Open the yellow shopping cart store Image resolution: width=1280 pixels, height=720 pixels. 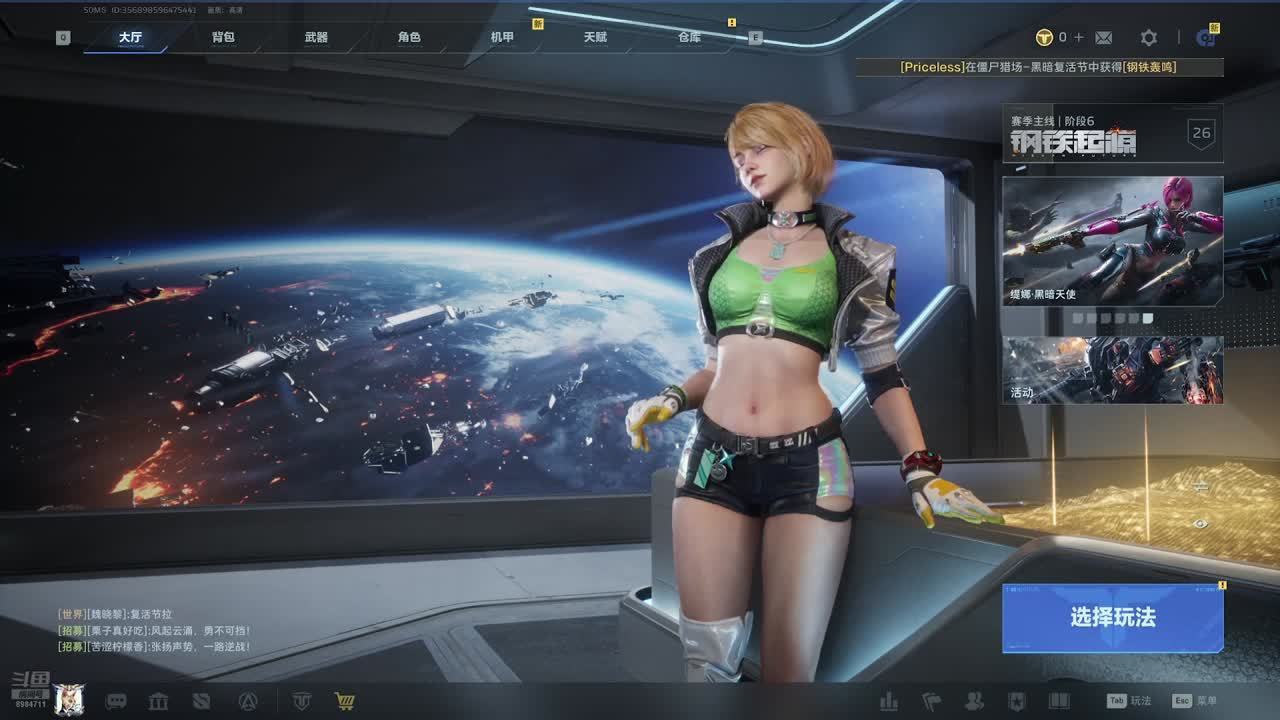(345, 701)
